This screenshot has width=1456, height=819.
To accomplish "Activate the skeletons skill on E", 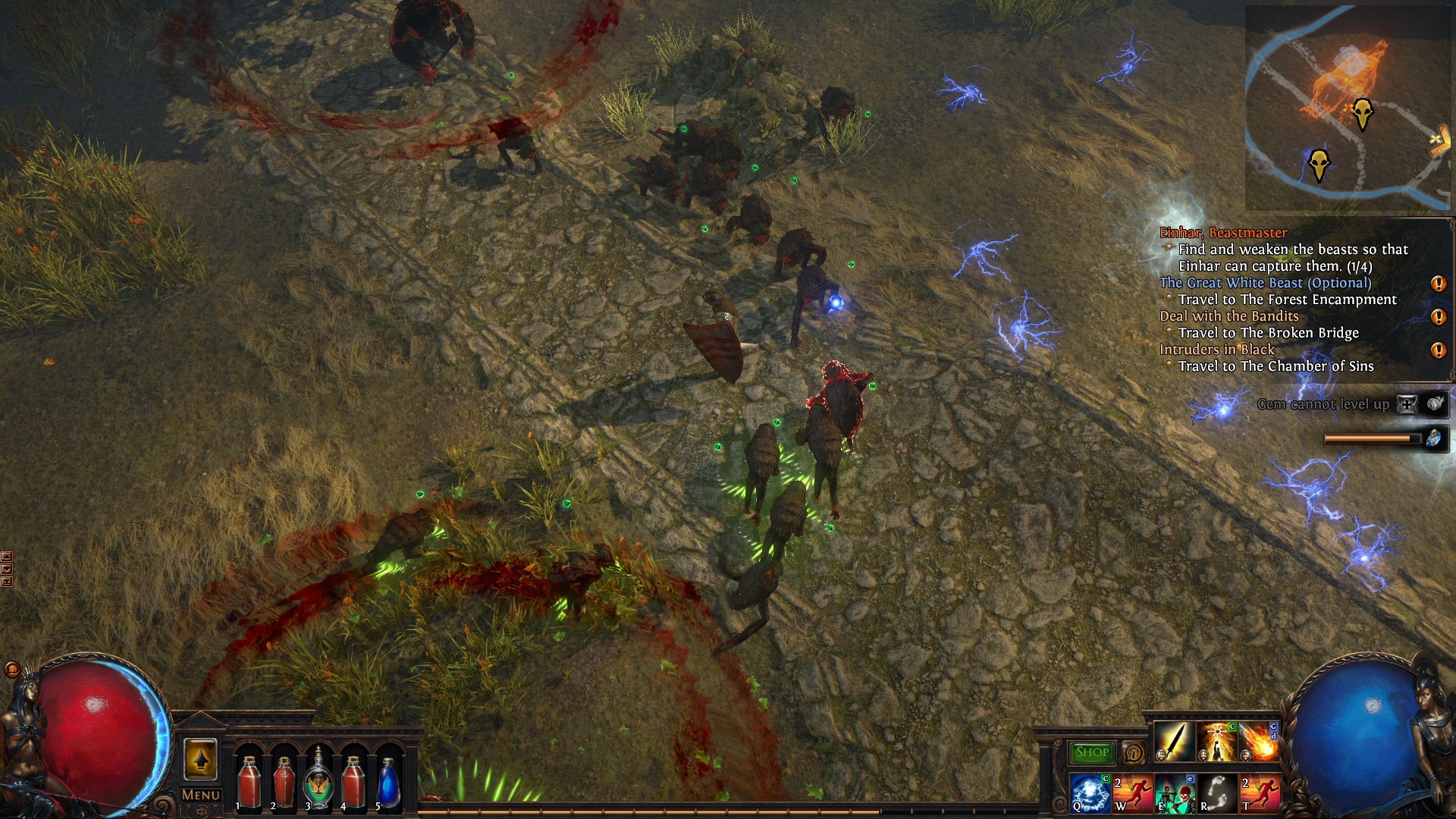I will pyautogui.click(x=1175, y=792).
